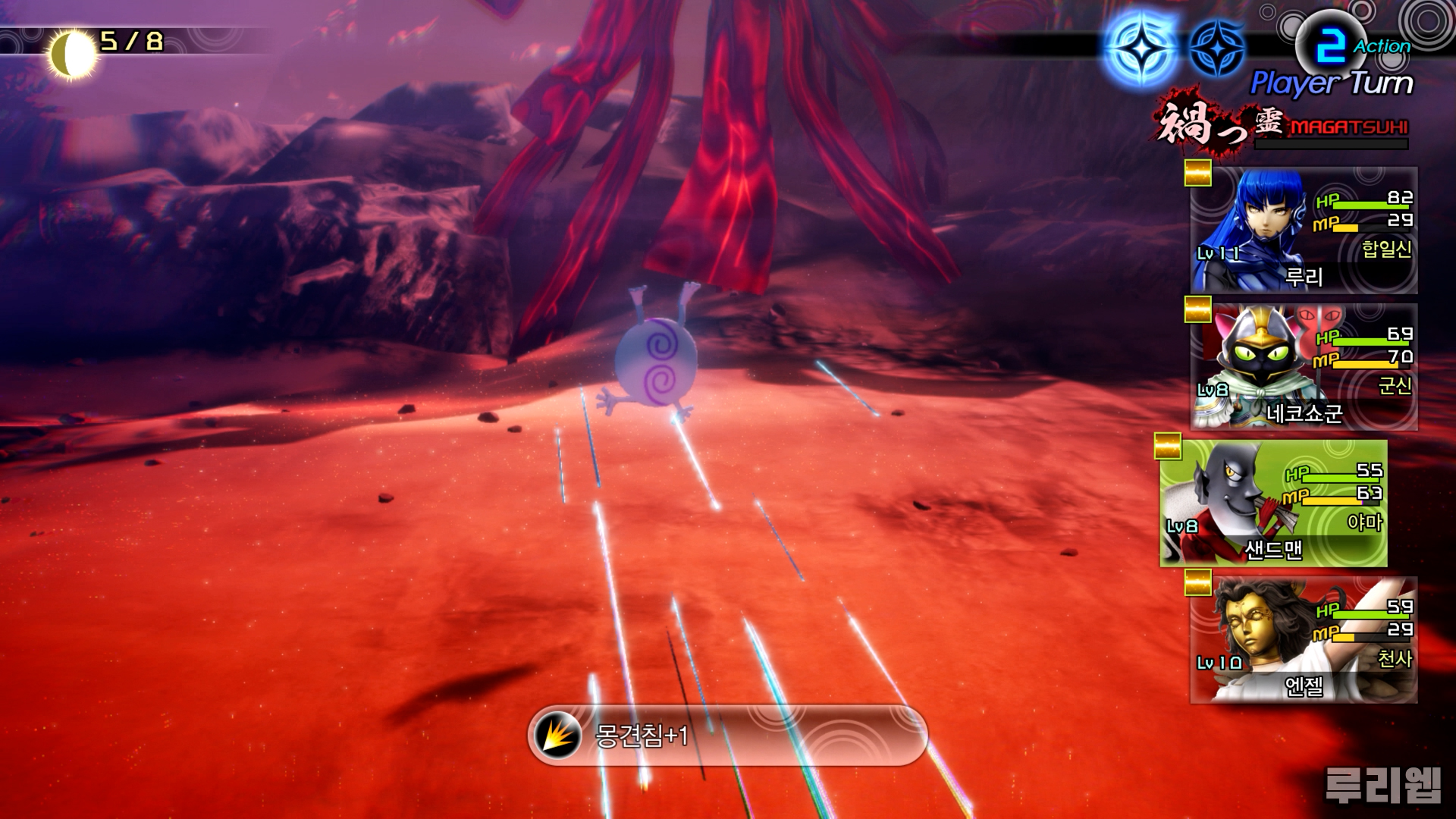Pick the highlighted 샌드맨 party card
The image size is (1456, 819).
[1272, 504]
